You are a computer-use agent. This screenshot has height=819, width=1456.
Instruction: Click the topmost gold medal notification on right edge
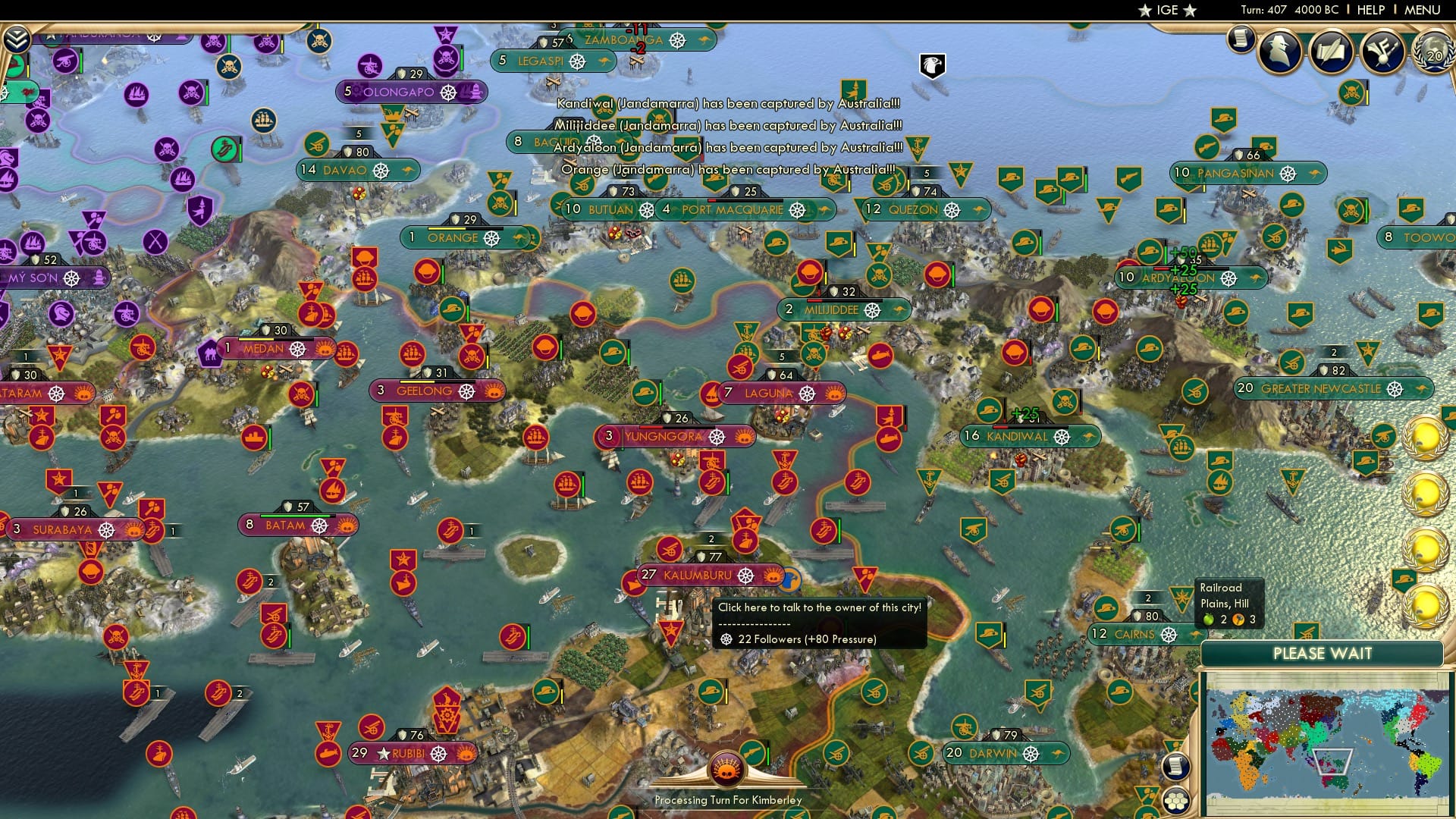click(x=1424, y=438)
